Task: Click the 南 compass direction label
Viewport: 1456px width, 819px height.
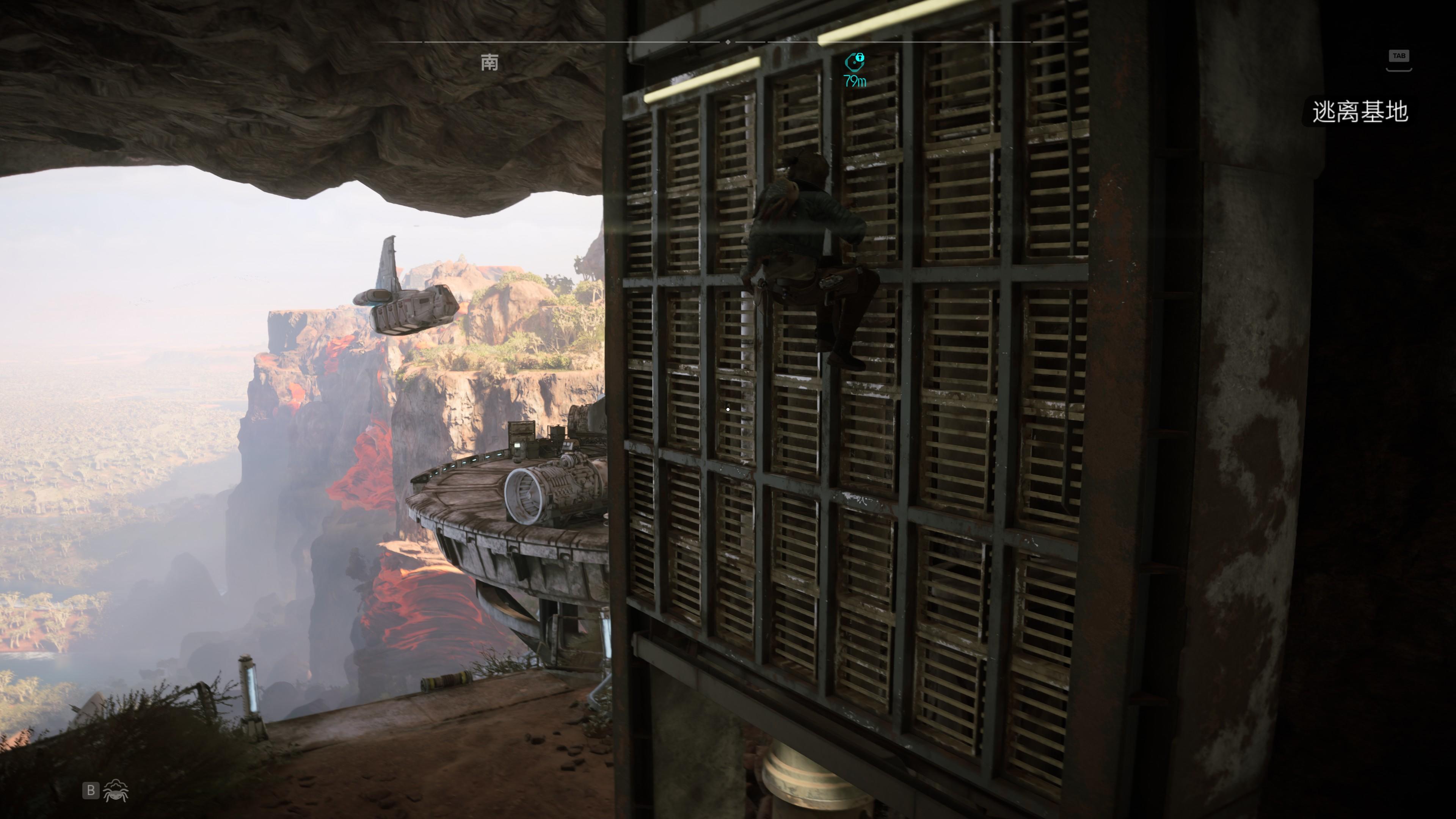Action: pyautogui.click(x=490, y=62)
